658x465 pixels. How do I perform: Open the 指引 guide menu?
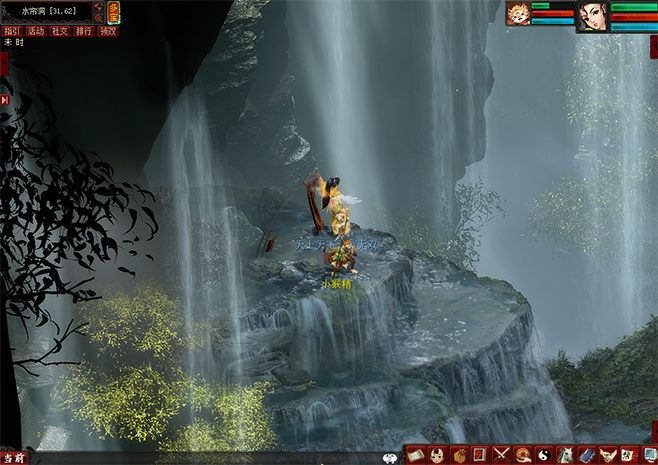click(12, 31)
